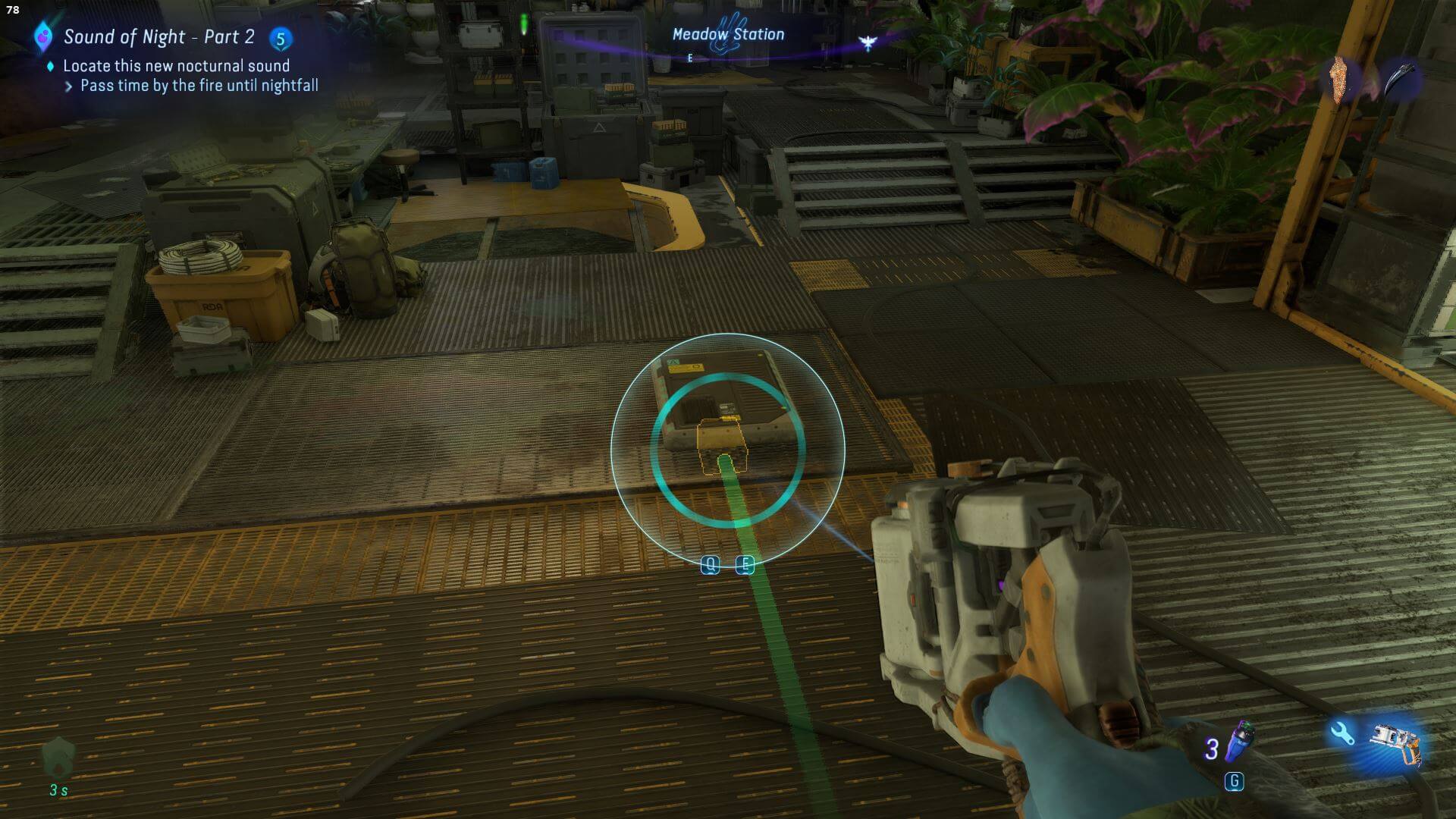Open the Sound of Night quest tracker
Viewport: 1456px width, 819px height.
(158, 36)
